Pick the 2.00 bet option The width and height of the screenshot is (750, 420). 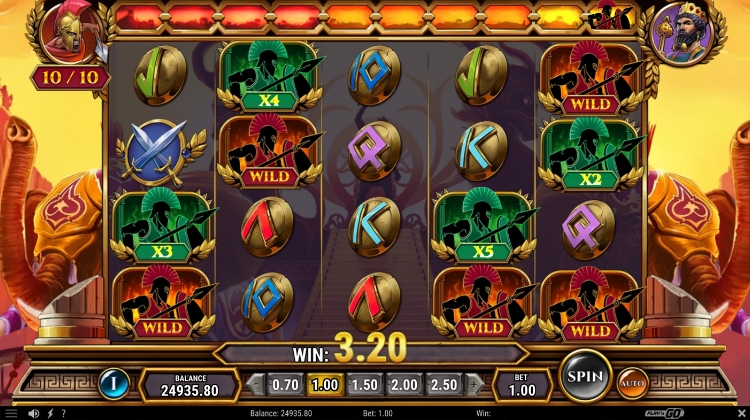(x=402, y=385)
